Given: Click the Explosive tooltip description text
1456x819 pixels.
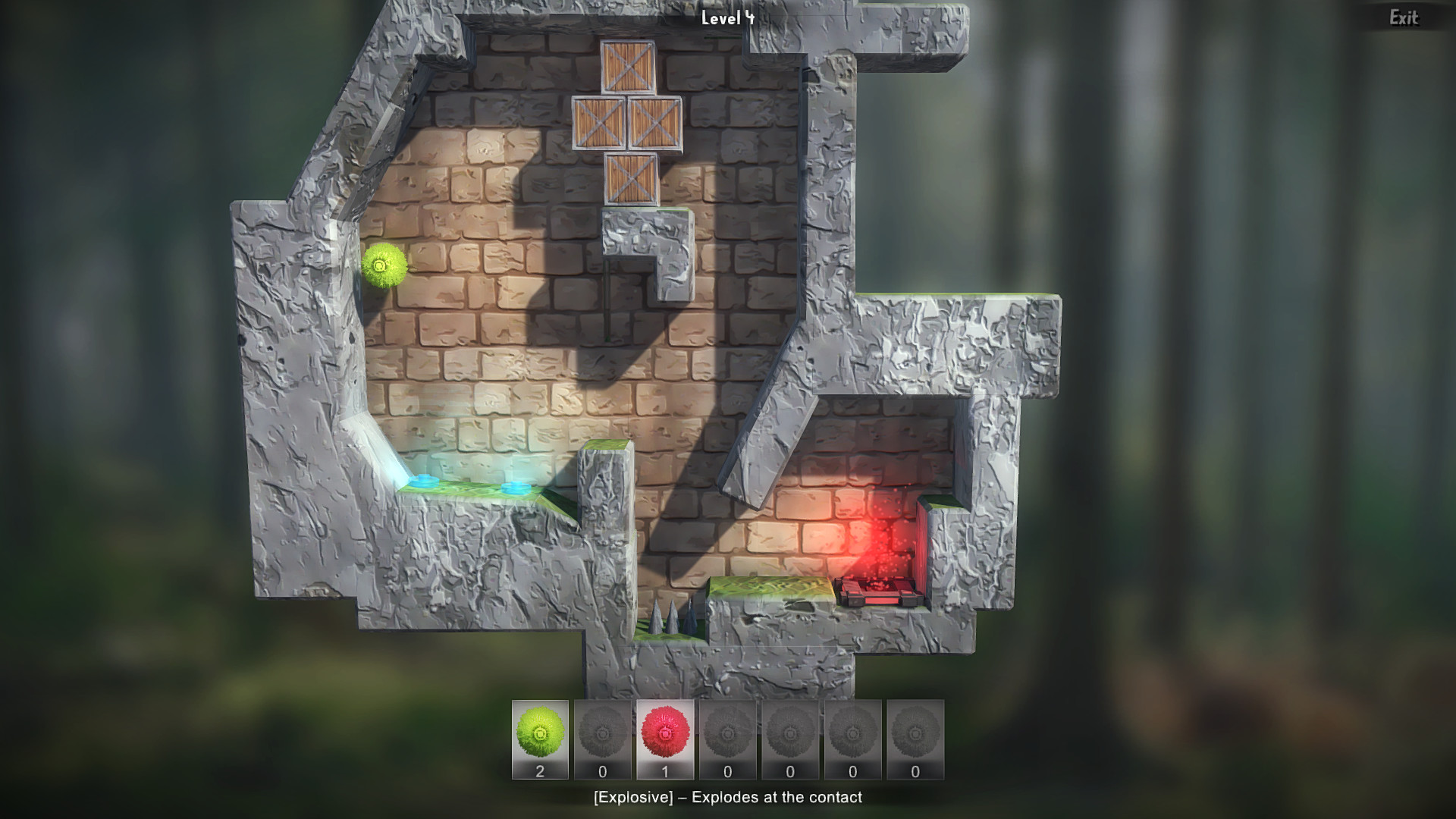Looking at the screenshot, I should (x=728, y=798).
